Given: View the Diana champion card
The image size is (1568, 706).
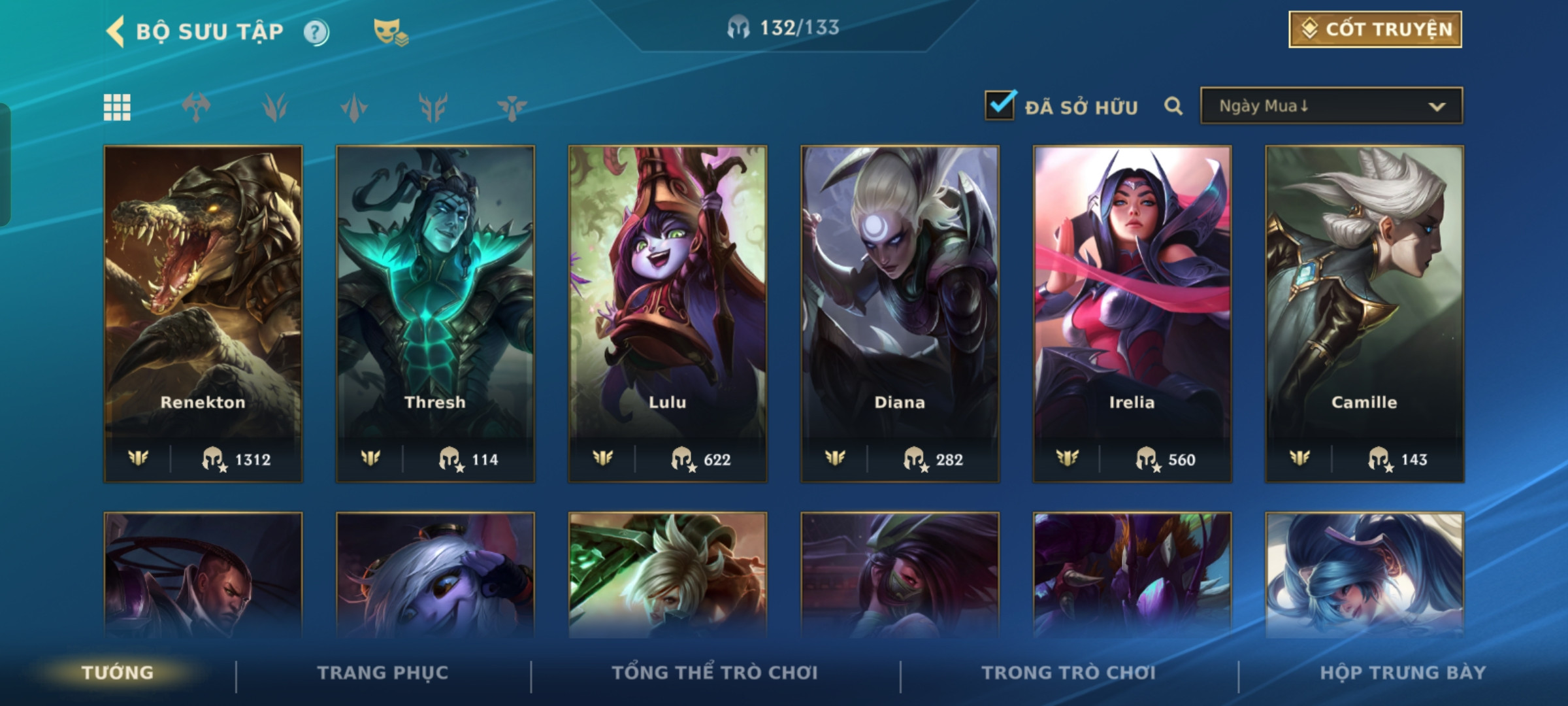Looking at the screenshot, I should pos(900,314).
